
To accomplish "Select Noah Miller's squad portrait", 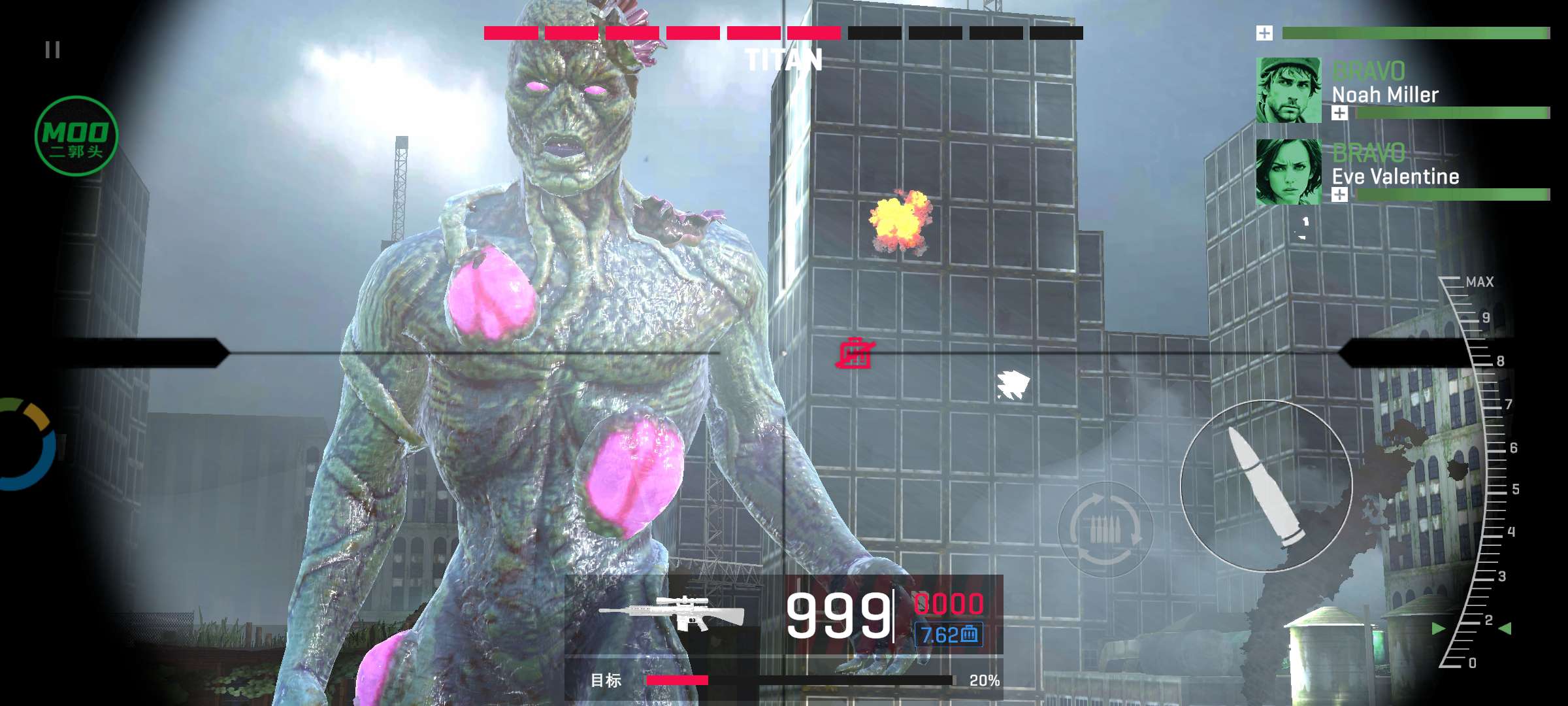I will click(1288, 90).
